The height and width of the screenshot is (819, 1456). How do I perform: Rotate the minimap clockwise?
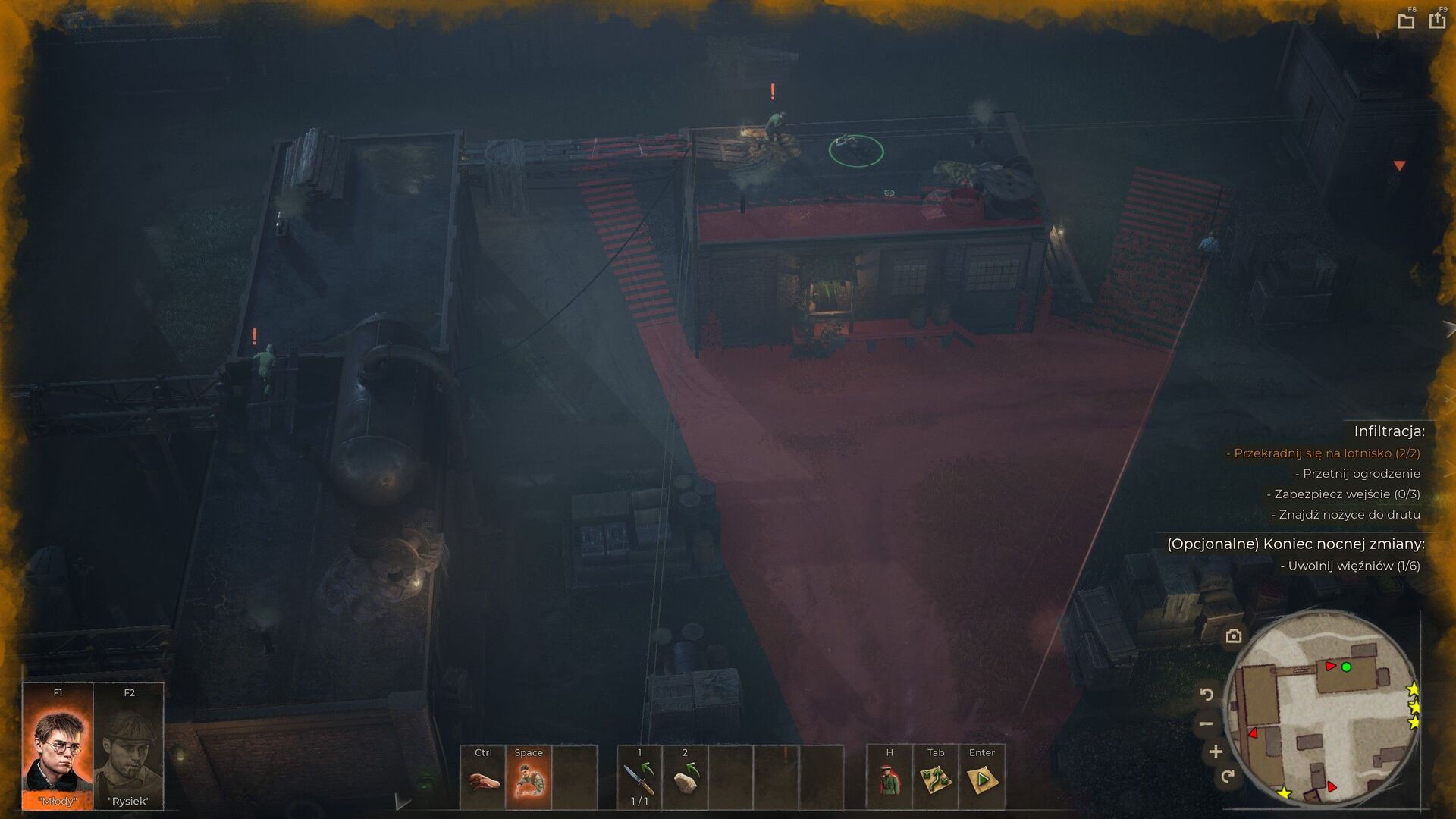(1228, 776)
